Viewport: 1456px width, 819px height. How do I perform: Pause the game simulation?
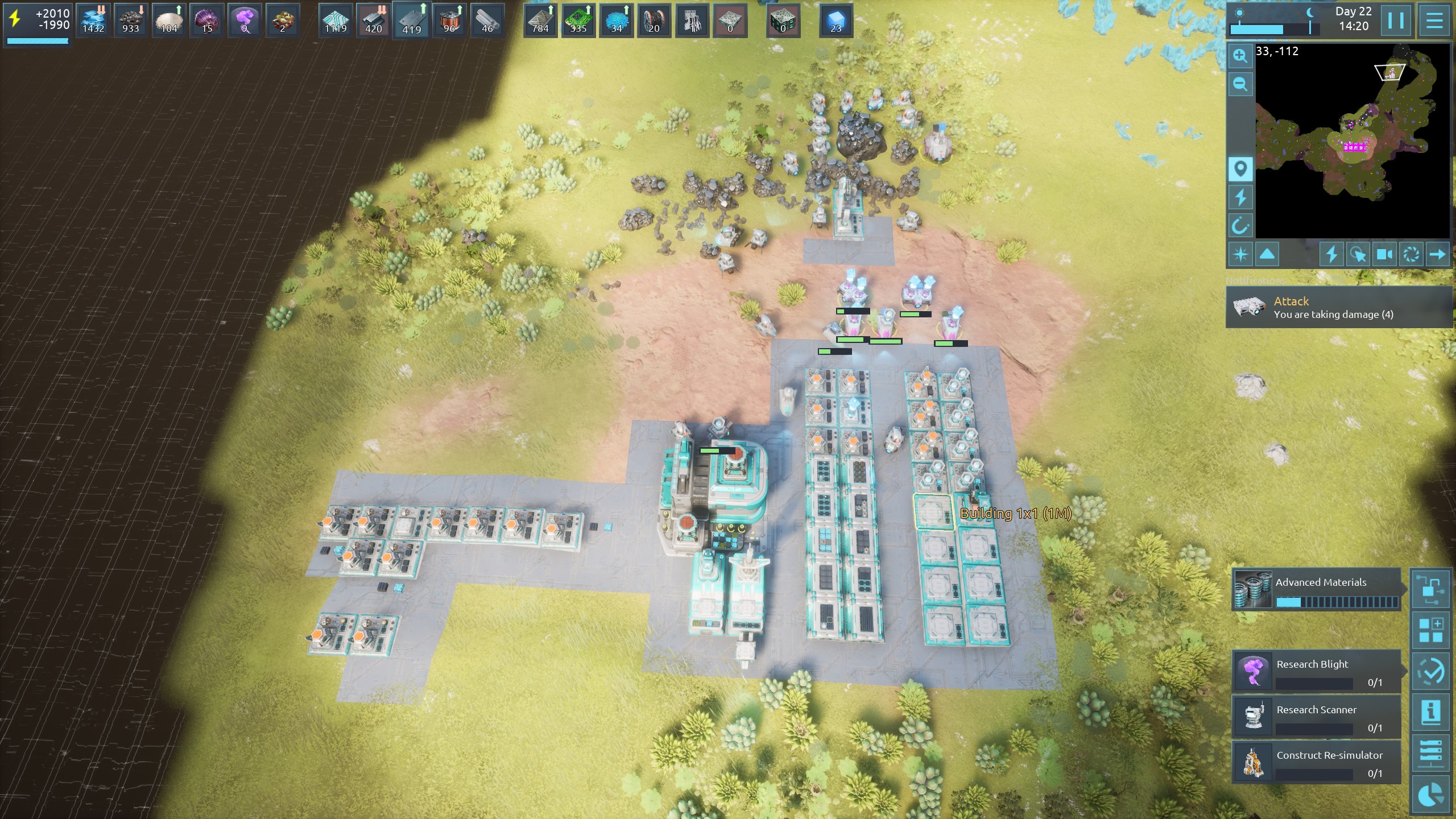(x=1396, y=21)
